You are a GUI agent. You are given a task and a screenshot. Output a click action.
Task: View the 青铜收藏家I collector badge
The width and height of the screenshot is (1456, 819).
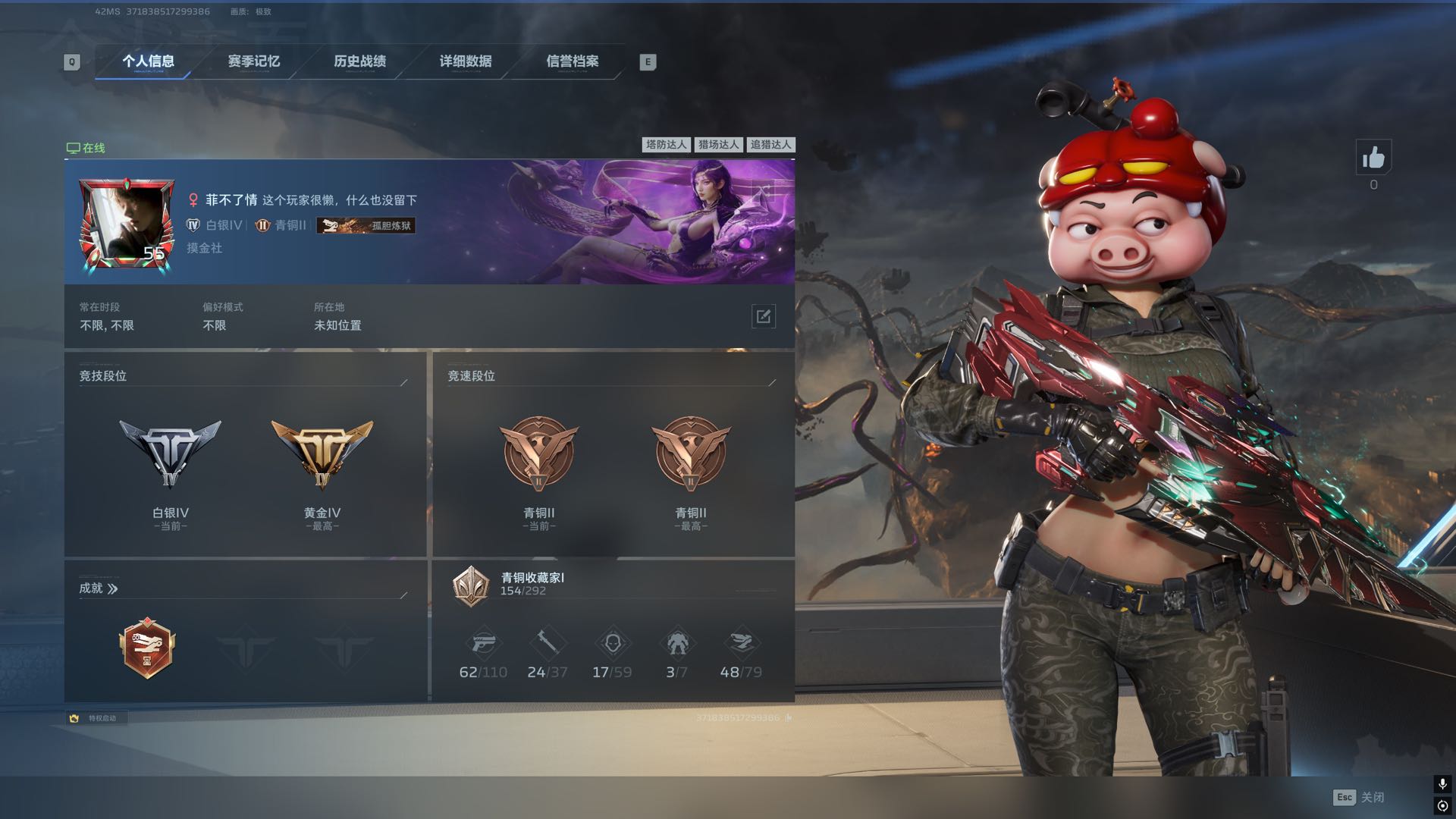coord(471,585)
